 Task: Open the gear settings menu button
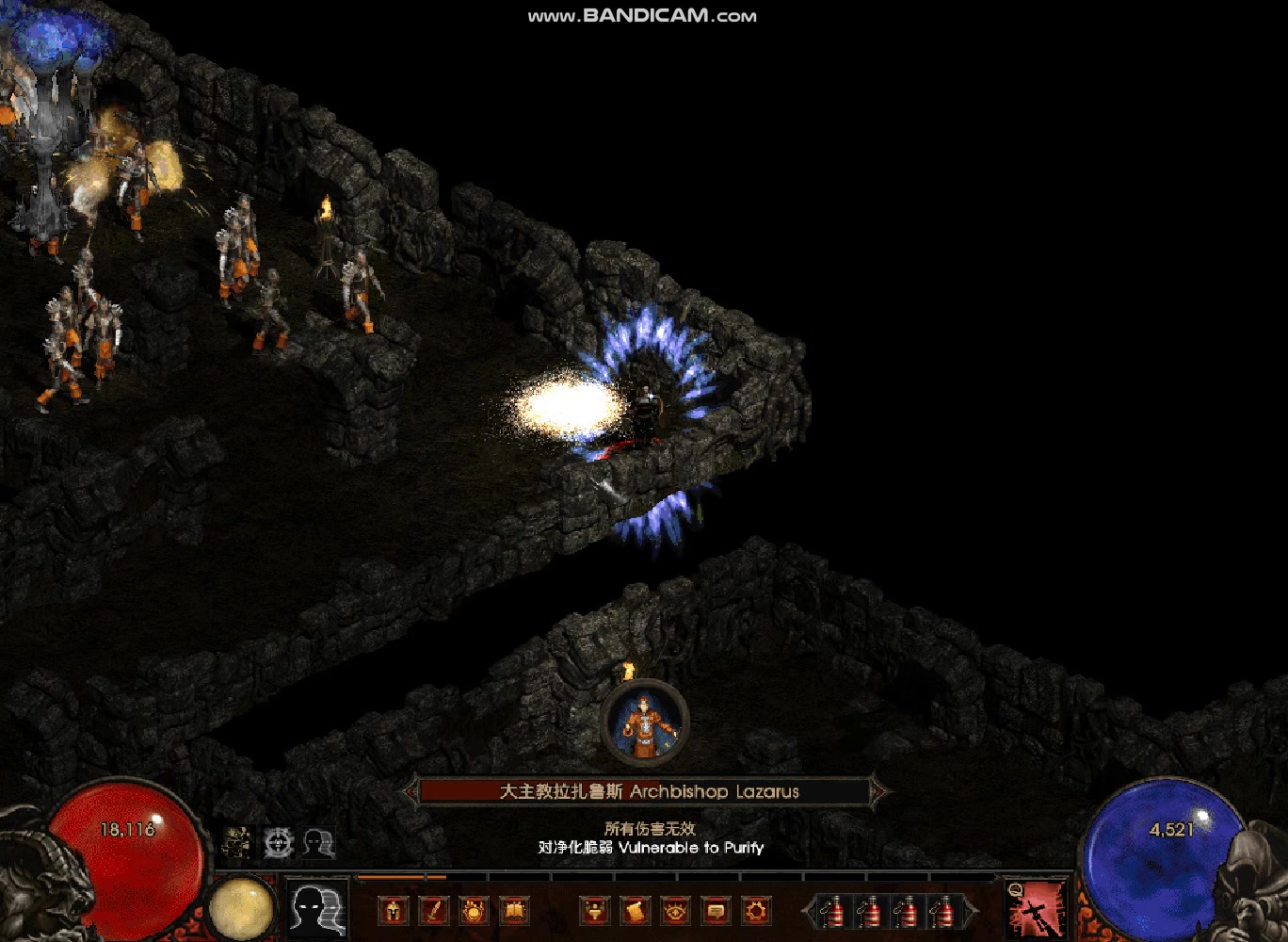(x=756, y=911)
